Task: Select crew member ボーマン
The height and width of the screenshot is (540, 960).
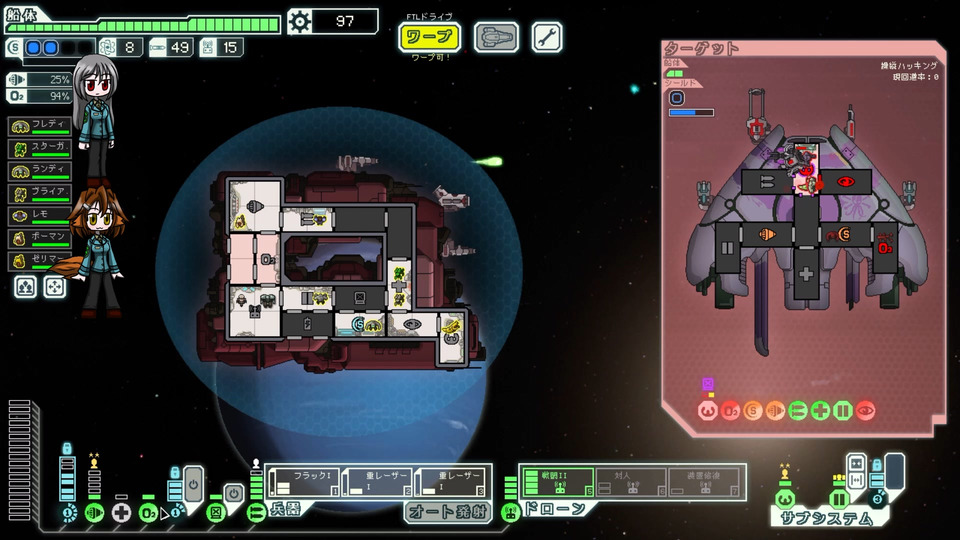Action: pos(40,238)
